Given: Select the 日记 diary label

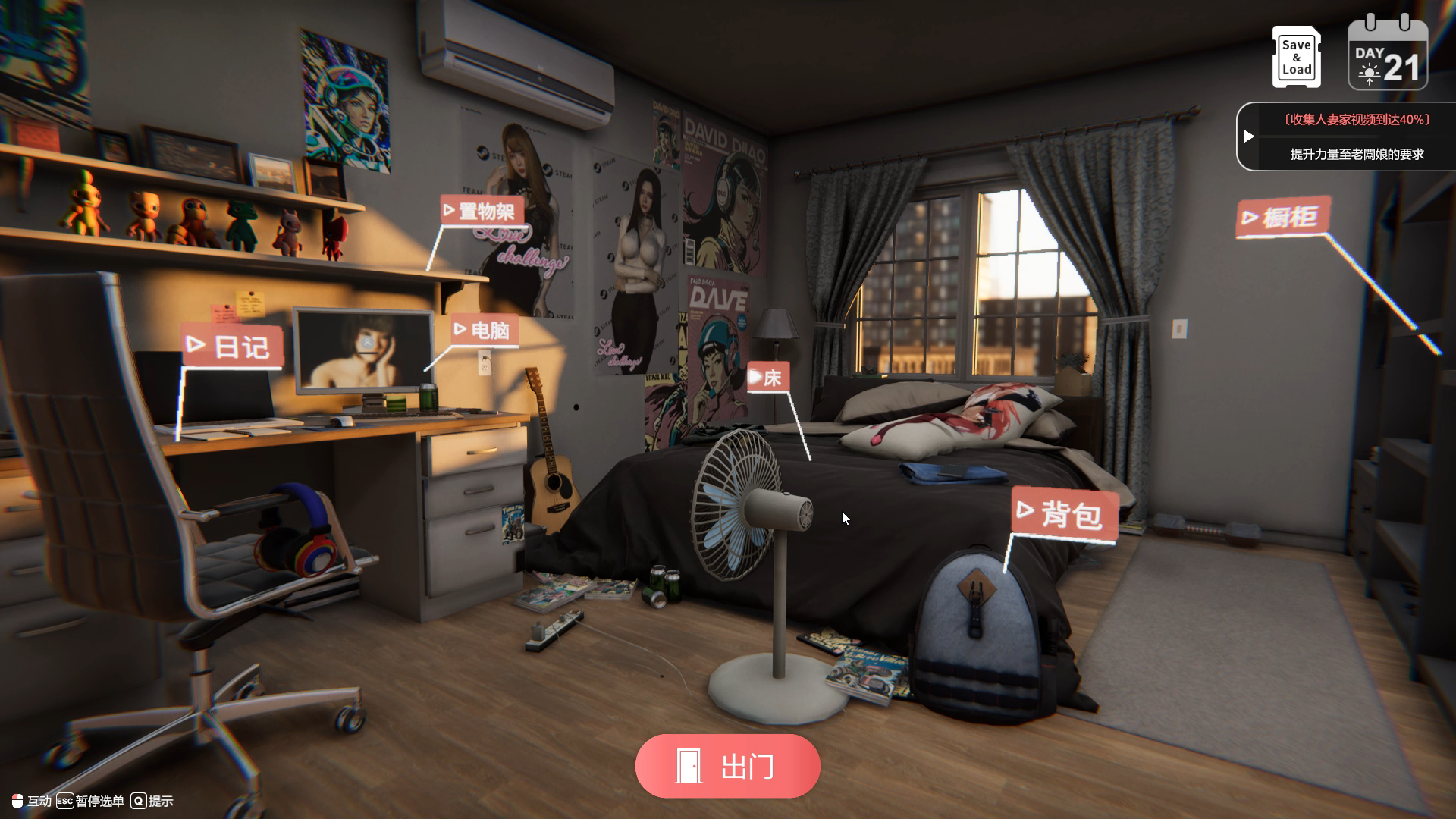Looking at the screenshot, I should (x=231, y=347).
